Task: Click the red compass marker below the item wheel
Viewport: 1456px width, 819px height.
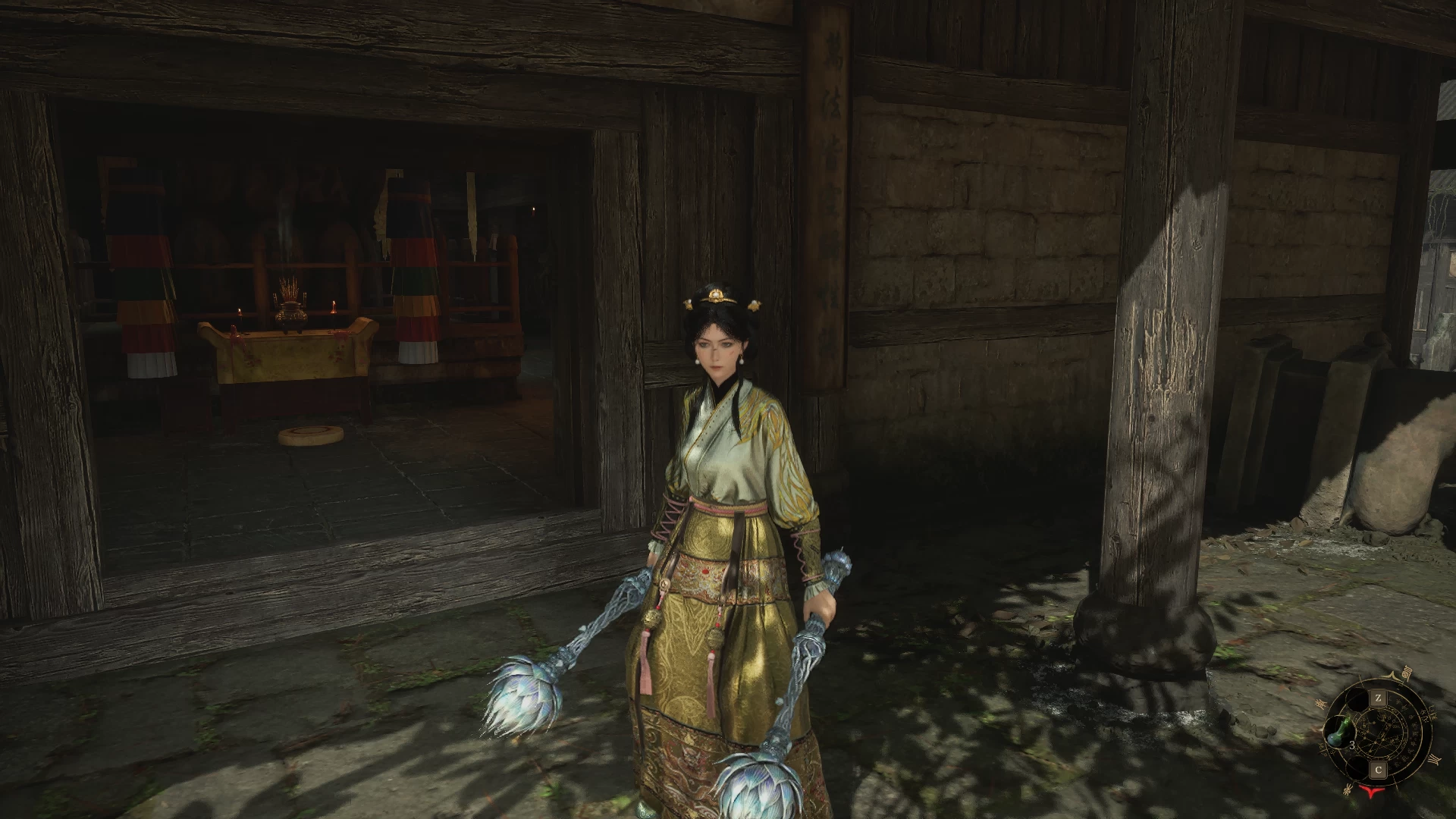Action: (1371, 792)
